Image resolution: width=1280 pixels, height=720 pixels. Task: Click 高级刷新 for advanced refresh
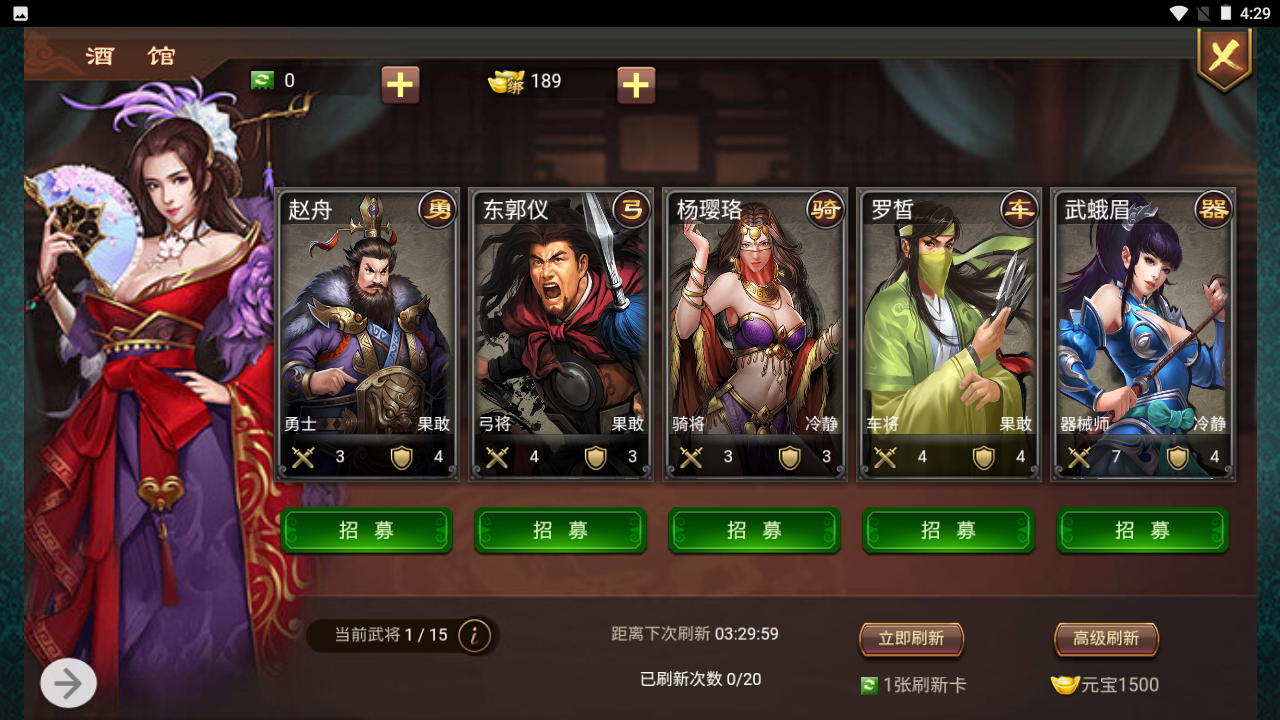click(x=1106, y=639)
